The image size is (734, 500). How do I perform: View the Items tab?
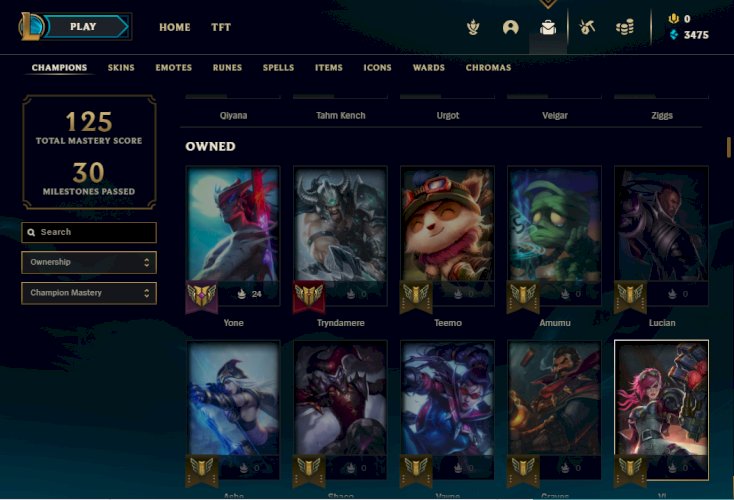[328, 68]
